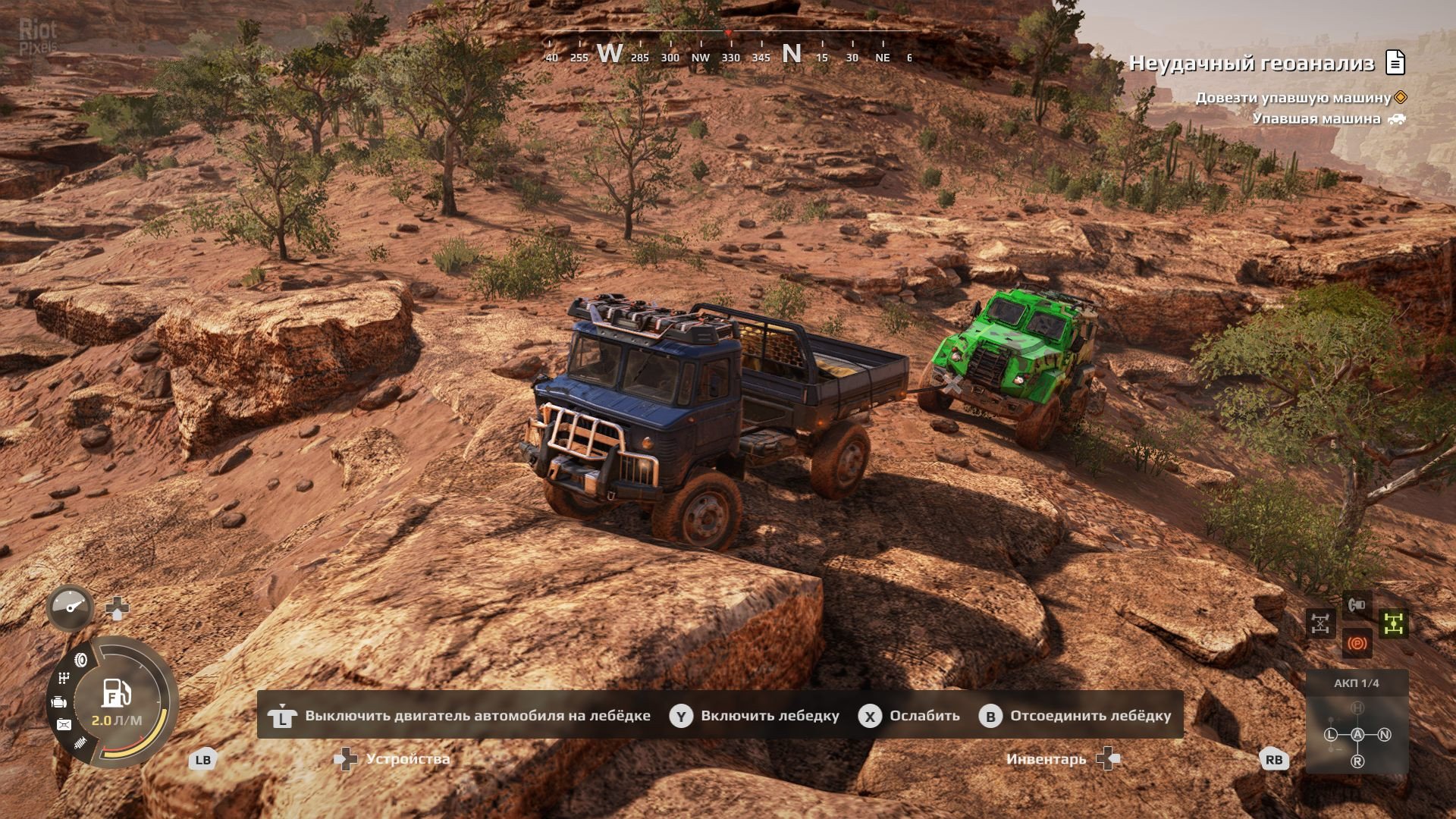The height and width of the screenshot is (819, 1456).
Task: Check the engine status icon
Action: click(60, 703)
